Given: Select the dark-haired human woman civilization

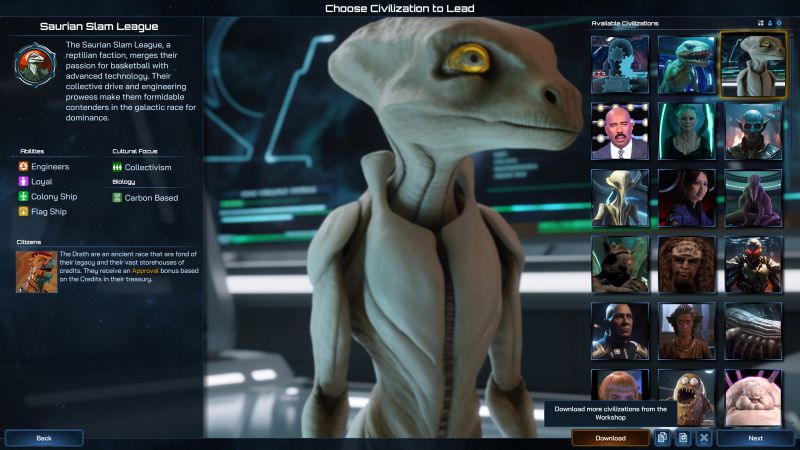Looking at the screenshot, I should [686, 198].
